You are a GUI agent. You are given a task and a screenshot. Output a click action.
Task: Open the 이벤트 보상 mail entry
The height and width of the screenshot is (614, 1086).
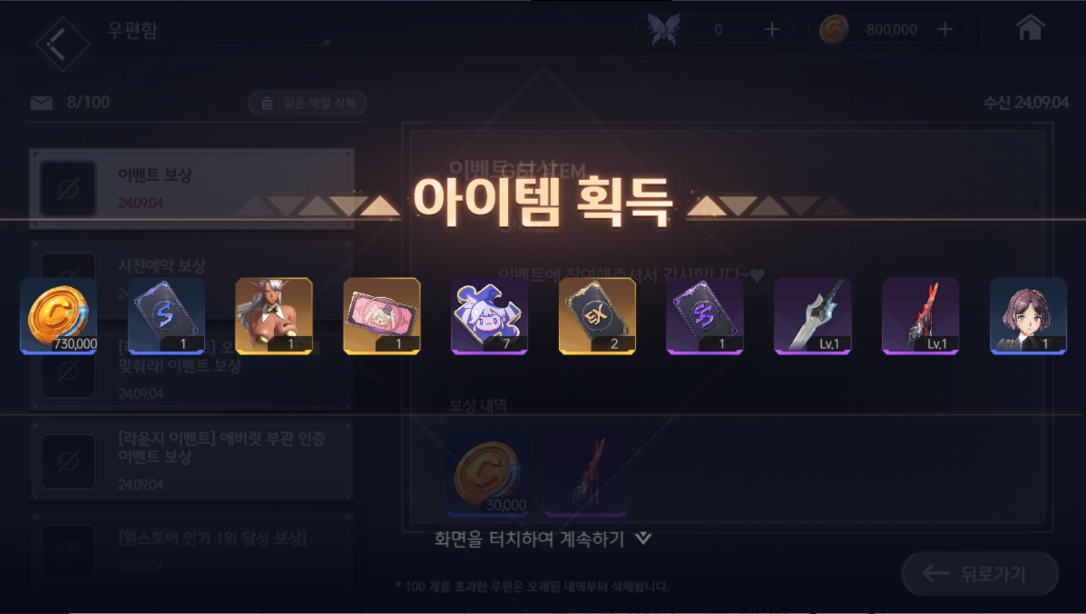pos(192,188)
